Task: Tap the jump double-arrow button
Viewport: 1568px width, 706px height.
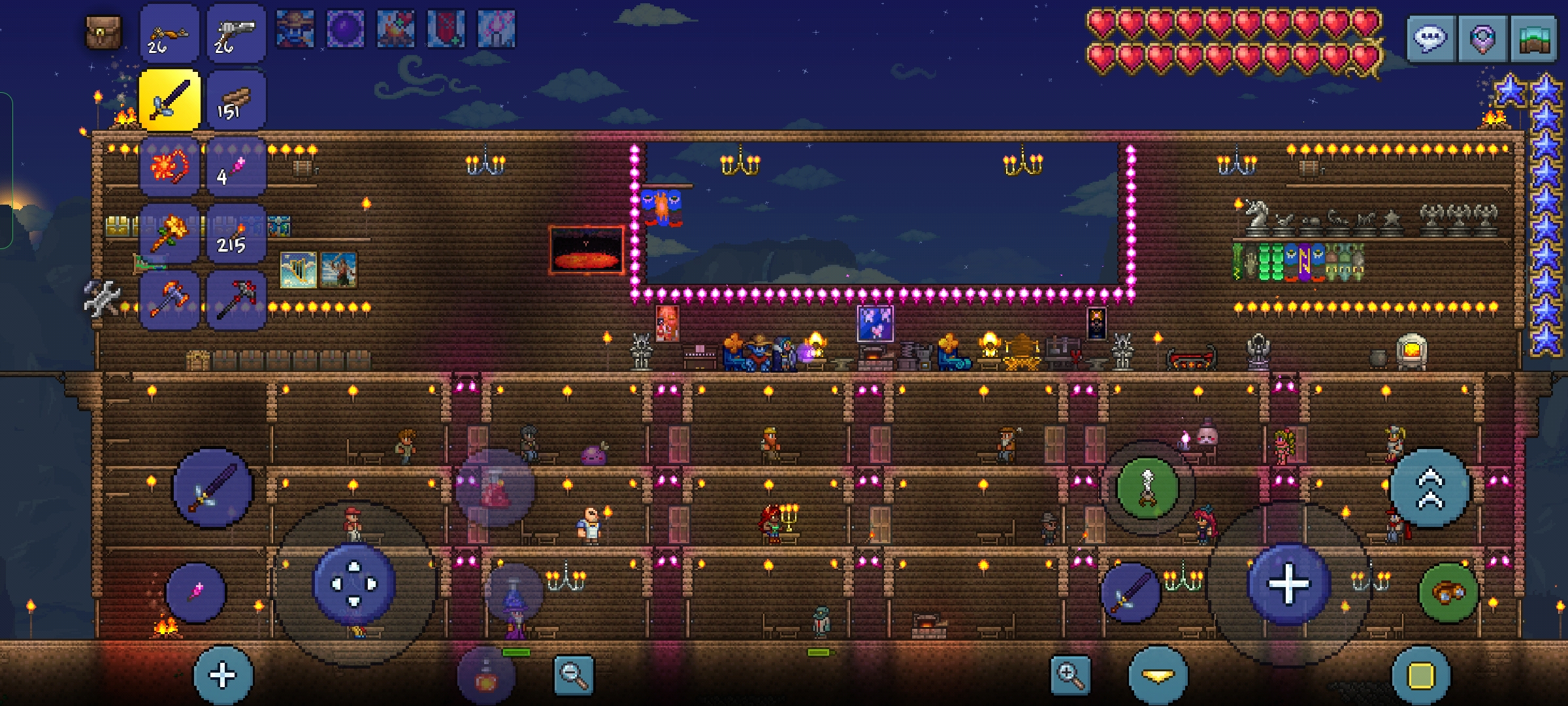Action: pos(1429,488)
